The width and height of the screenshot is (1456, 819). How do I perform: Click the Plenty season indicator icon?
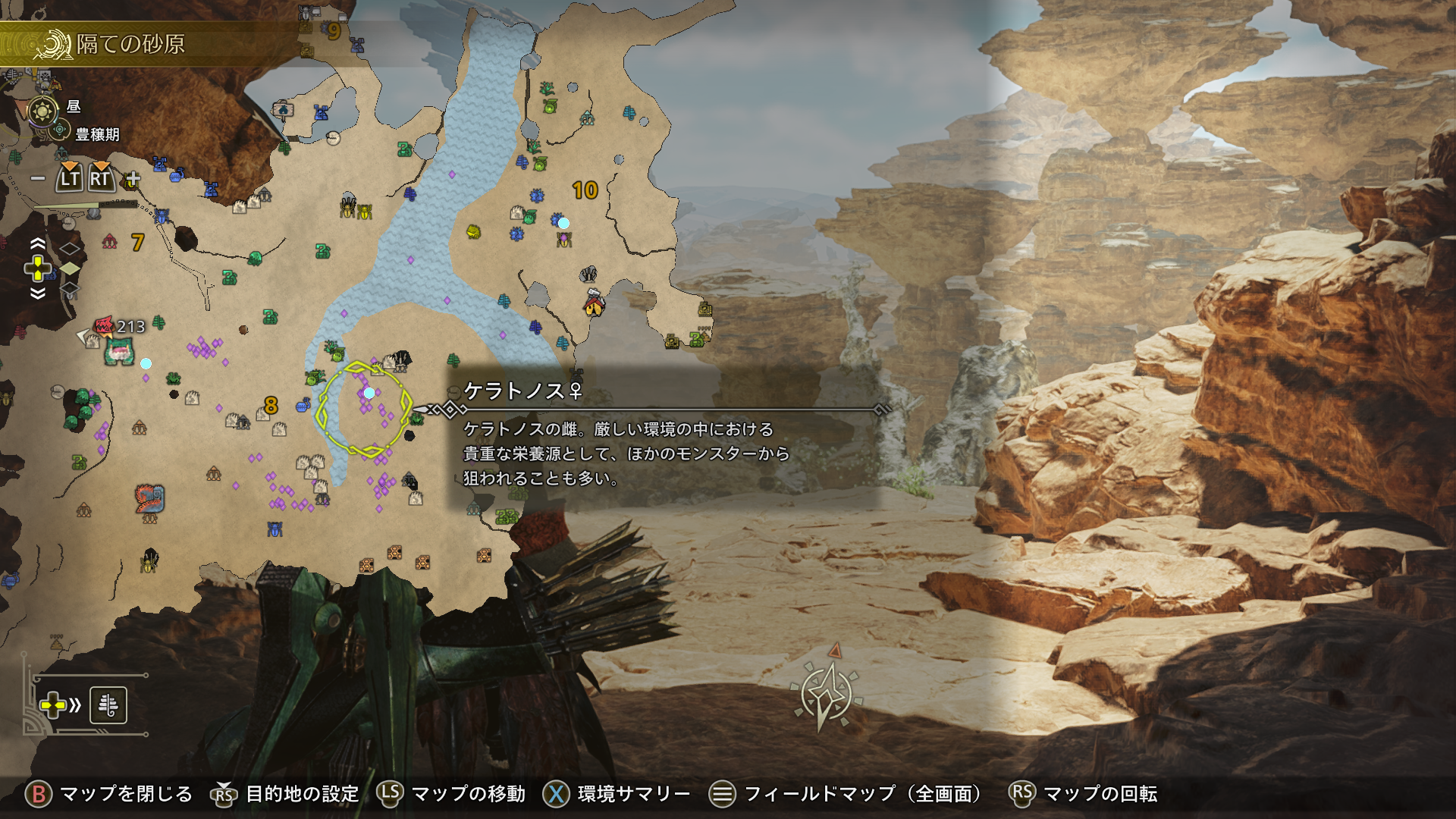tap(60, 130)
